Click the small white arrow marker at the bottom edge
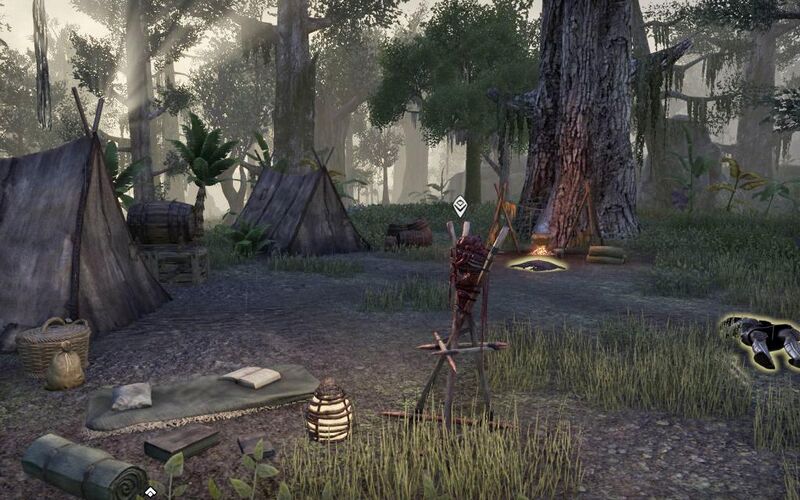 [x=150, y=492]
